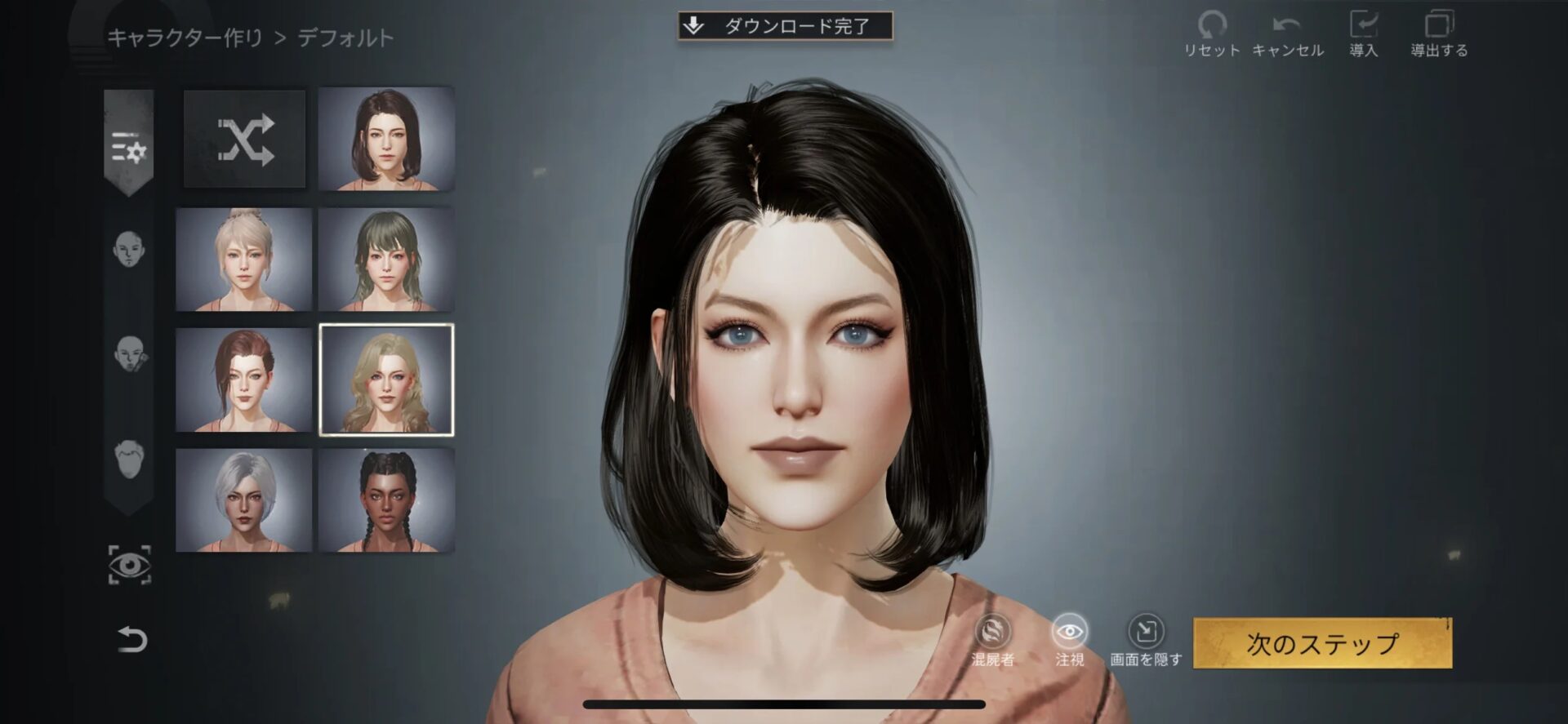
Task: Select the braided dark-skinned preset
Action: point(386,500)
